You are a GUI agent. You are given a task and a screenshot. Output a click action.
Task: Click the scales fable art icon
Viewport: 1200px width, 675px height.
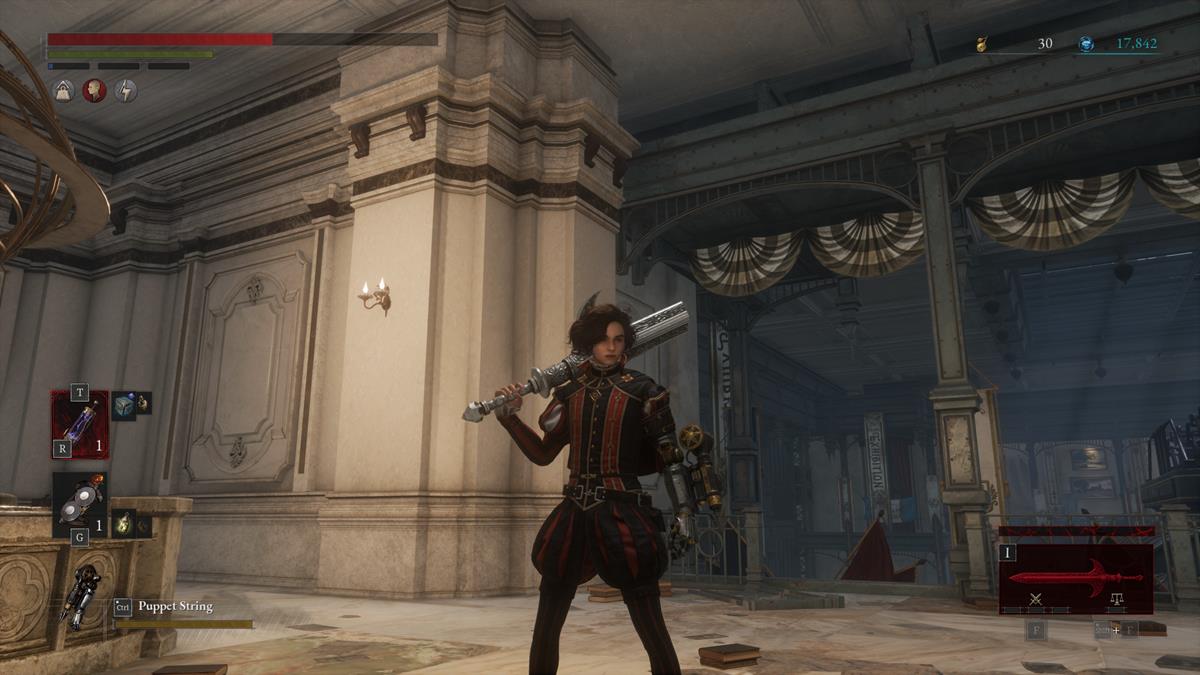point(1115,600)
